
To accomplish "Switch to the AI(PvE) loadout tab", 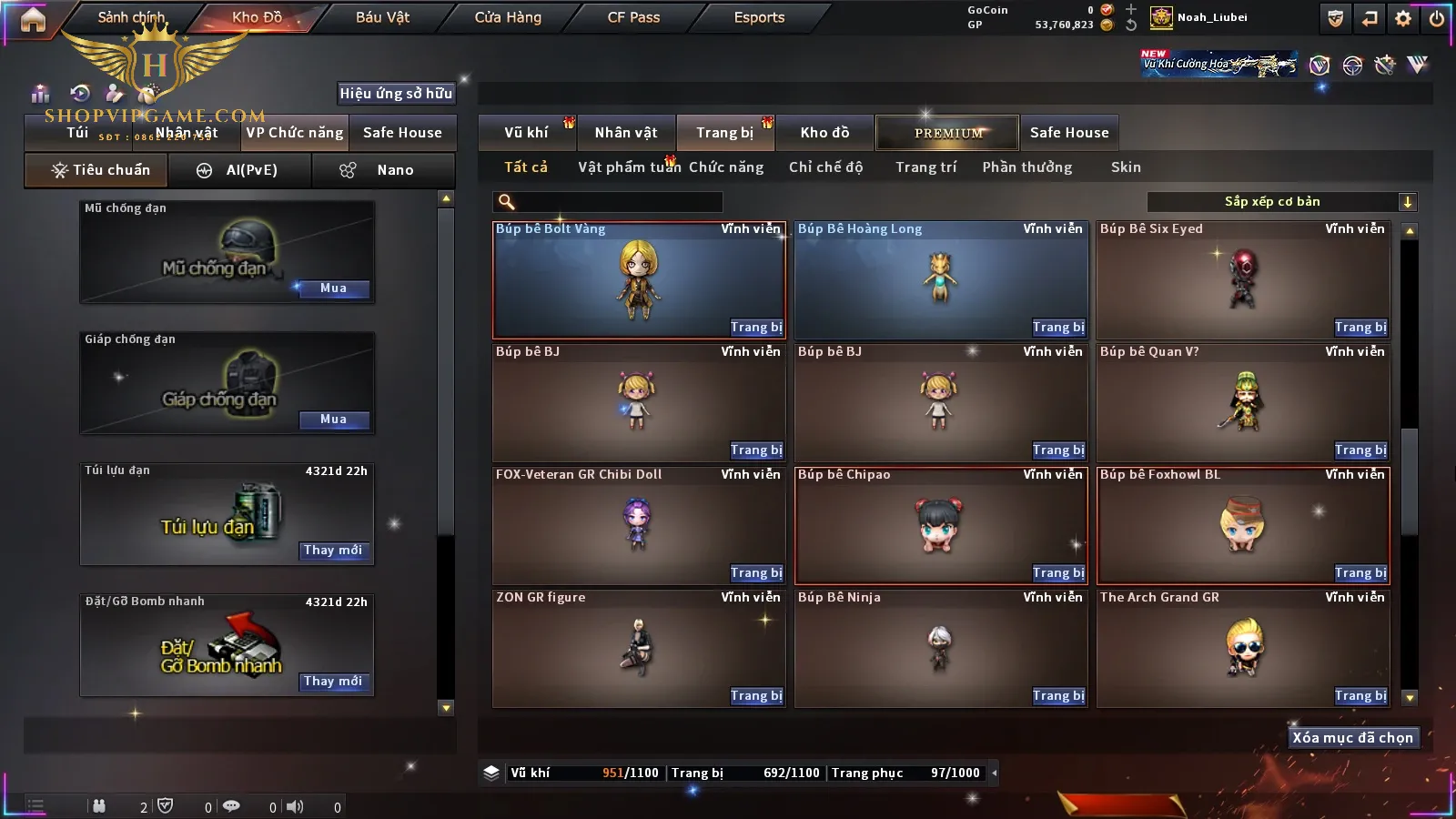I will tap(239, 170).
